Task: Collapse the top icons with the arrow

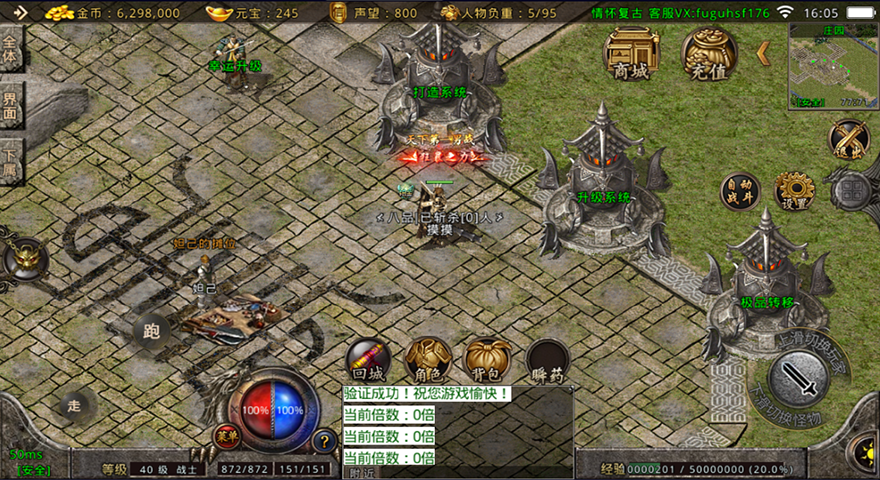Action: 763,53
